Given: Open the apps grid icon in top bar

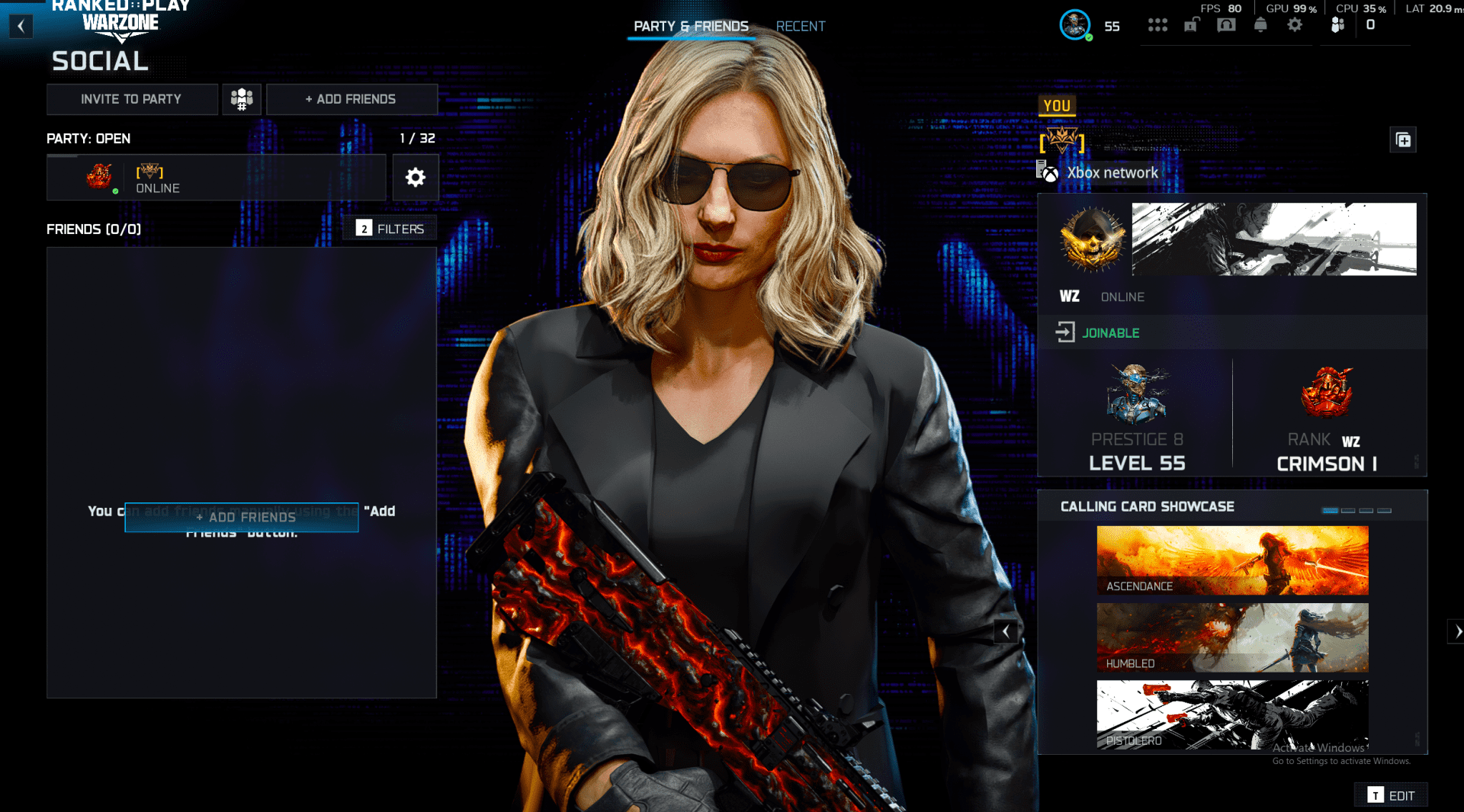Looking at the screenshot, I should [x=1158, y=24].
